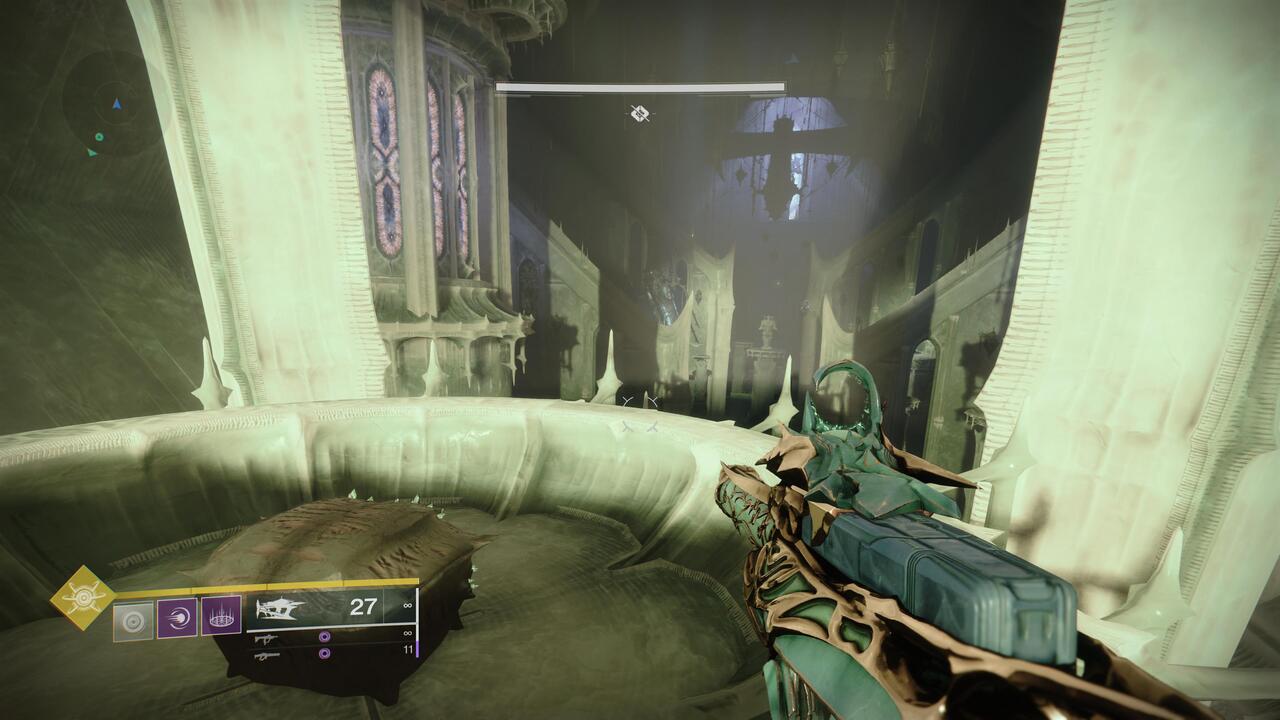The width and height of the screenshot is (1280, 720).
Task: Select the golden Super ability icon
Action: point(81,596)
